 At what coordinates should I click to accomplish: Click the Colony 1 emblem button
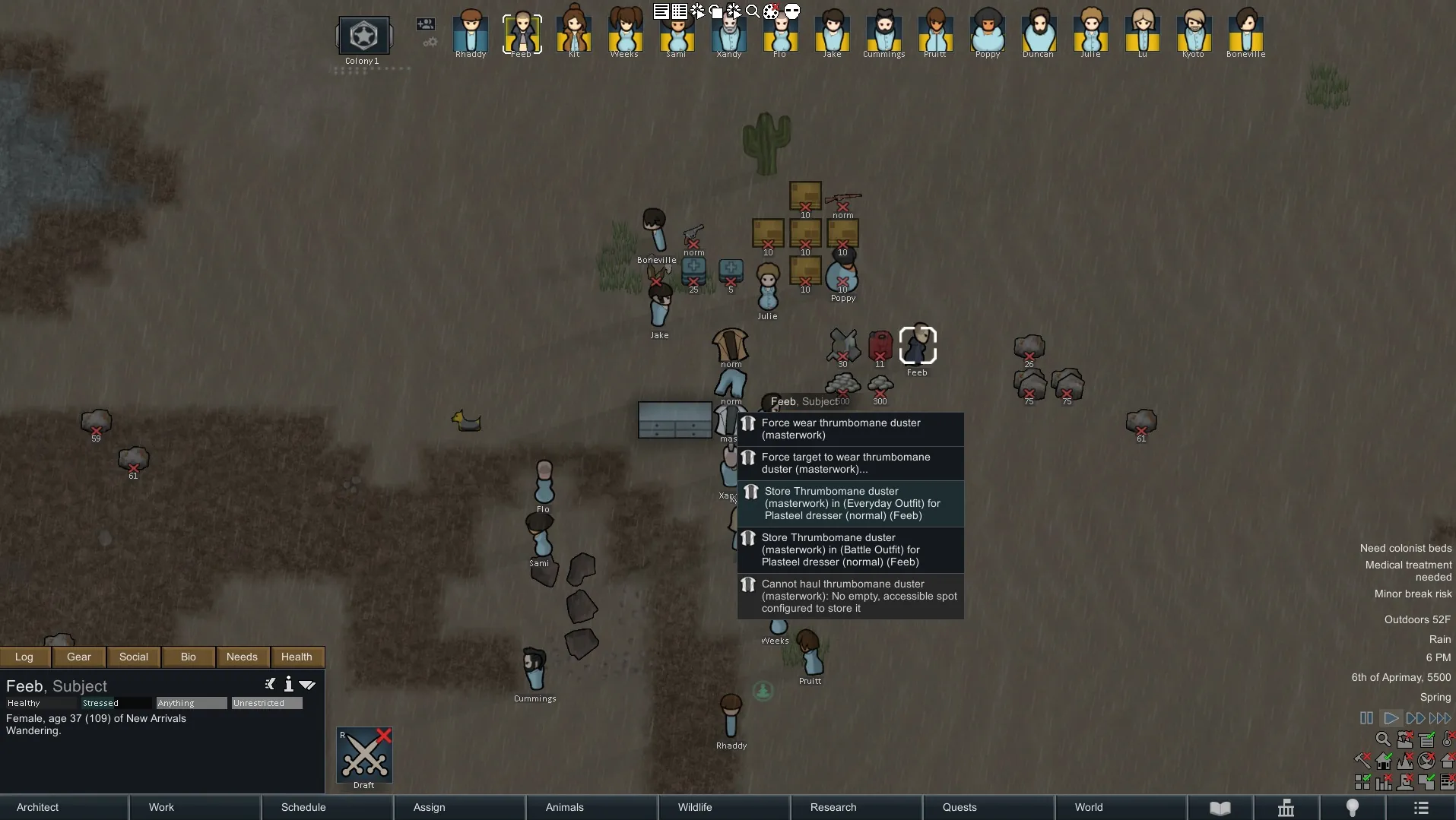pos(363,36)
